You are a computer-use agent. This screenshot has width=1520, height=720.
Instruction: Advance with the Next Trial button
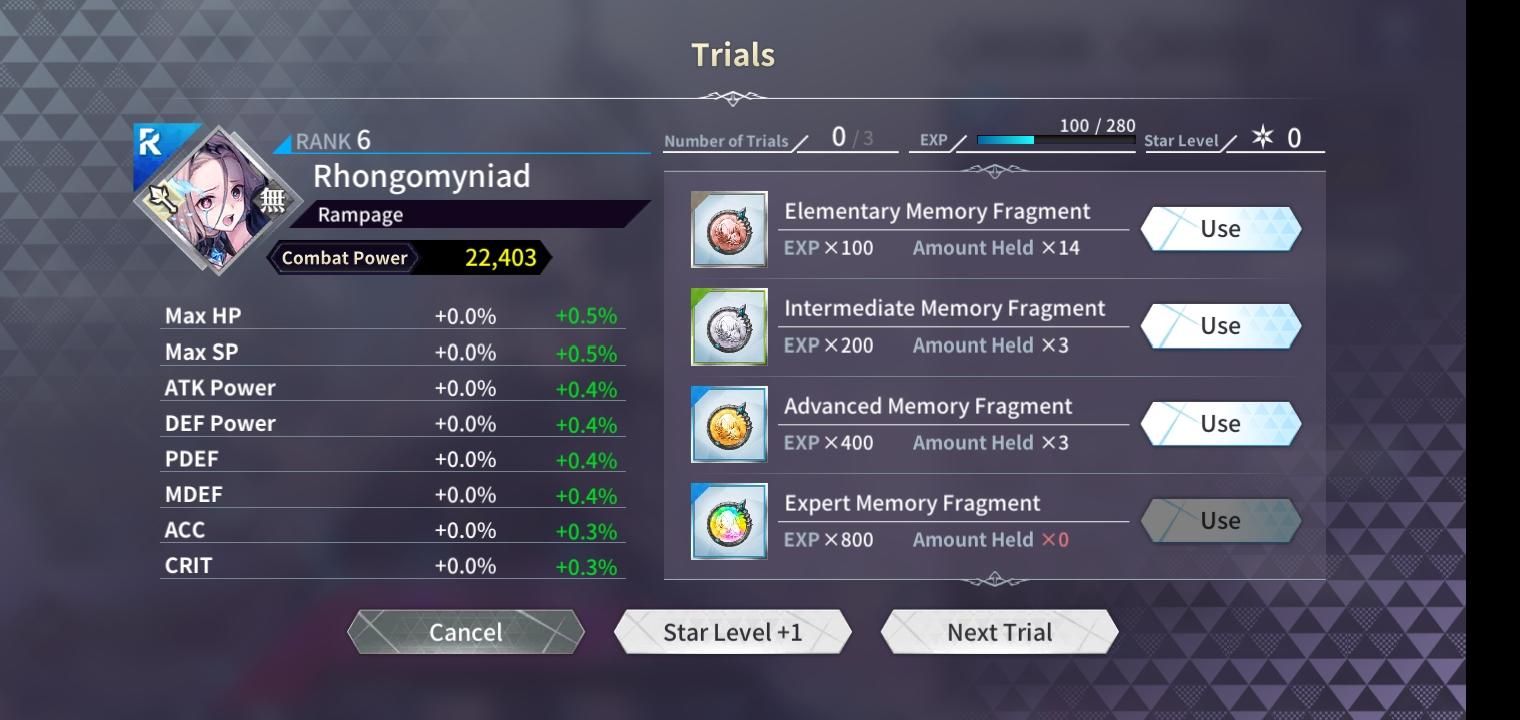pyautogui.click(x=999, y=631)
